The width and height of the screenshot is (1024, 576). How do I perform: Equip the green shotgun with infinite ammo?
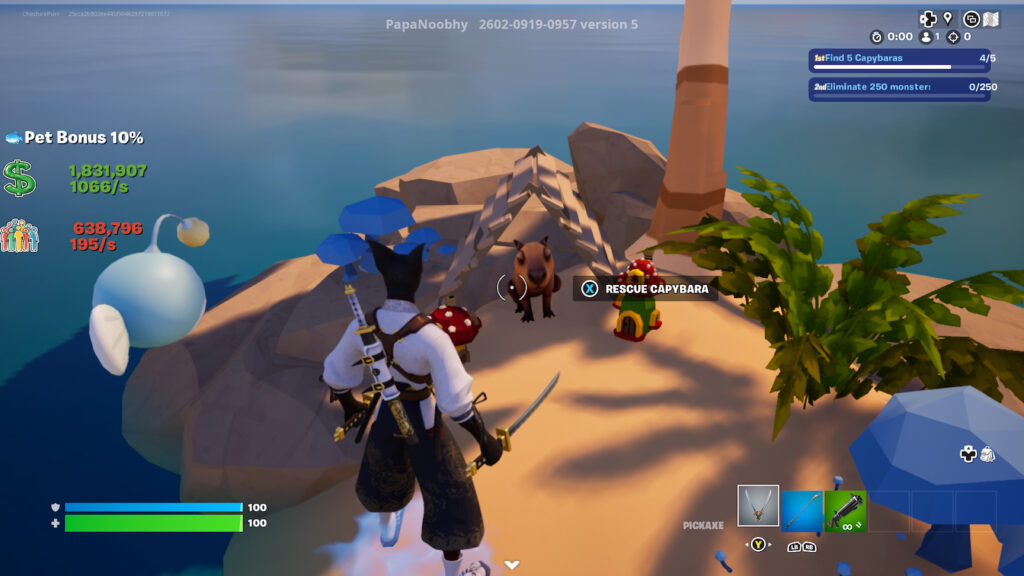tap(845, 511)
